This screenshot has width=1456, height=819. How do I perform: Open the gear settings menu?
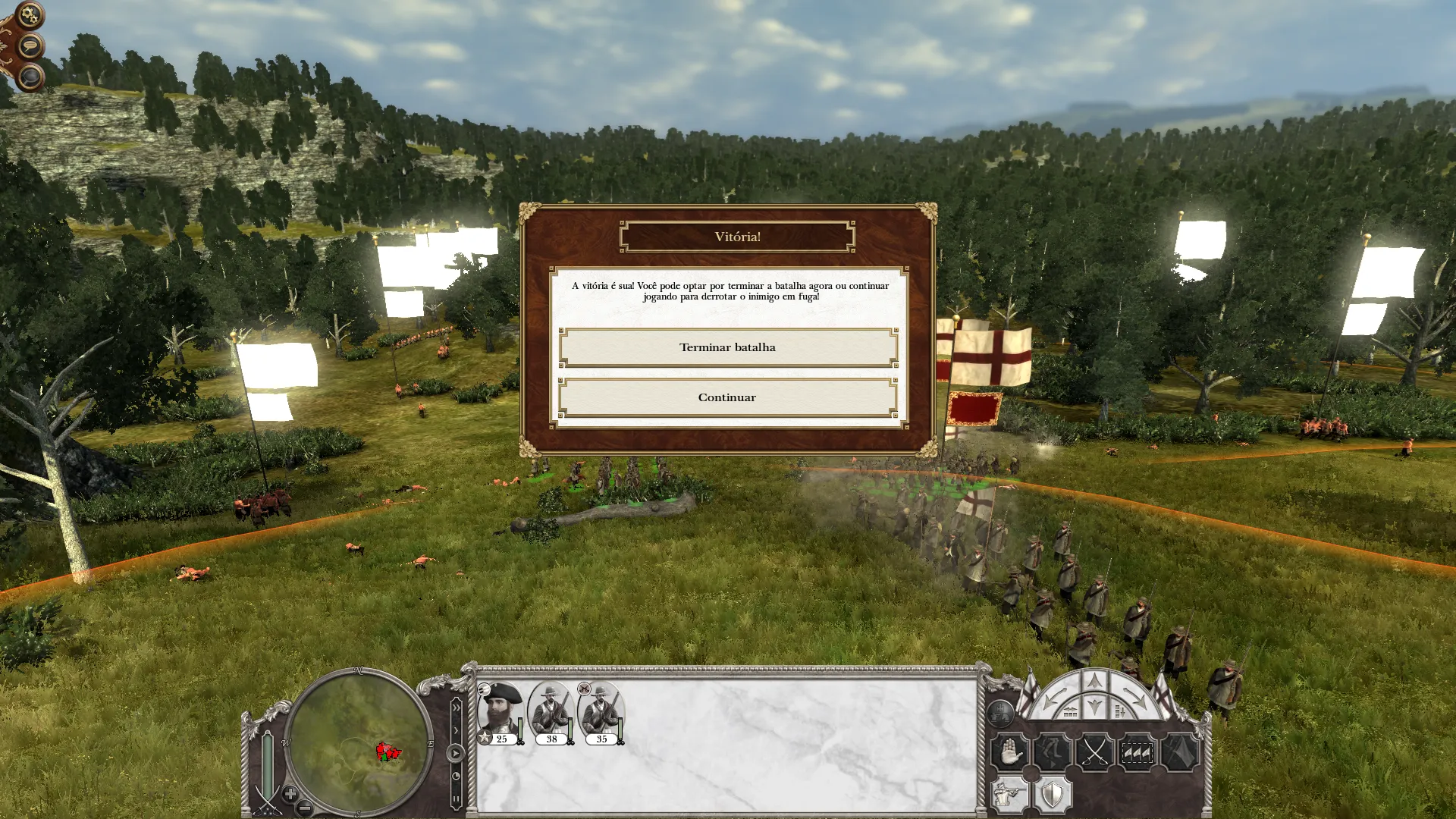(29, 14)
